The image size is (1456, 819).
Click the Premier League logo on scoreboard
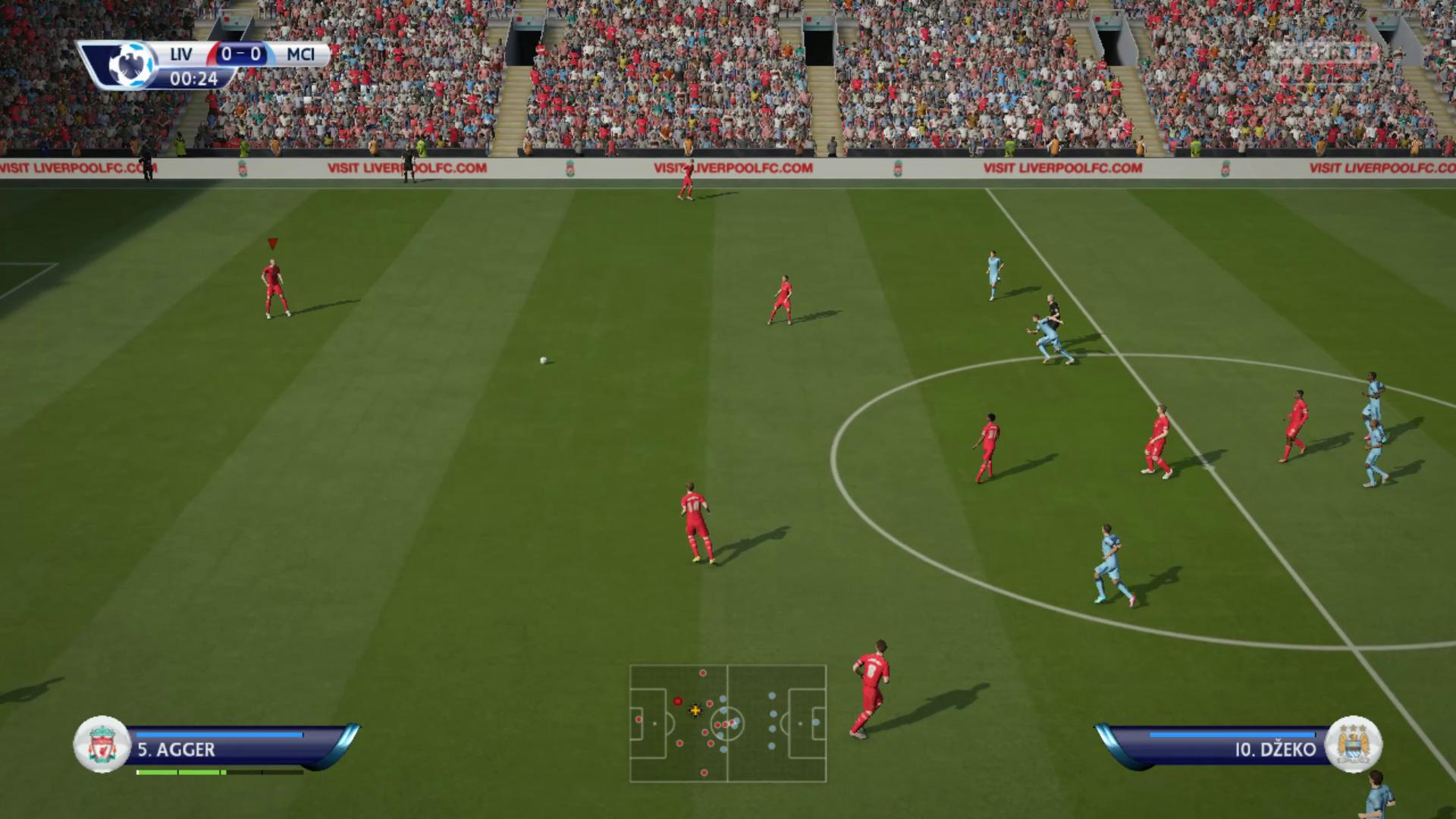(x=130, y=65)
